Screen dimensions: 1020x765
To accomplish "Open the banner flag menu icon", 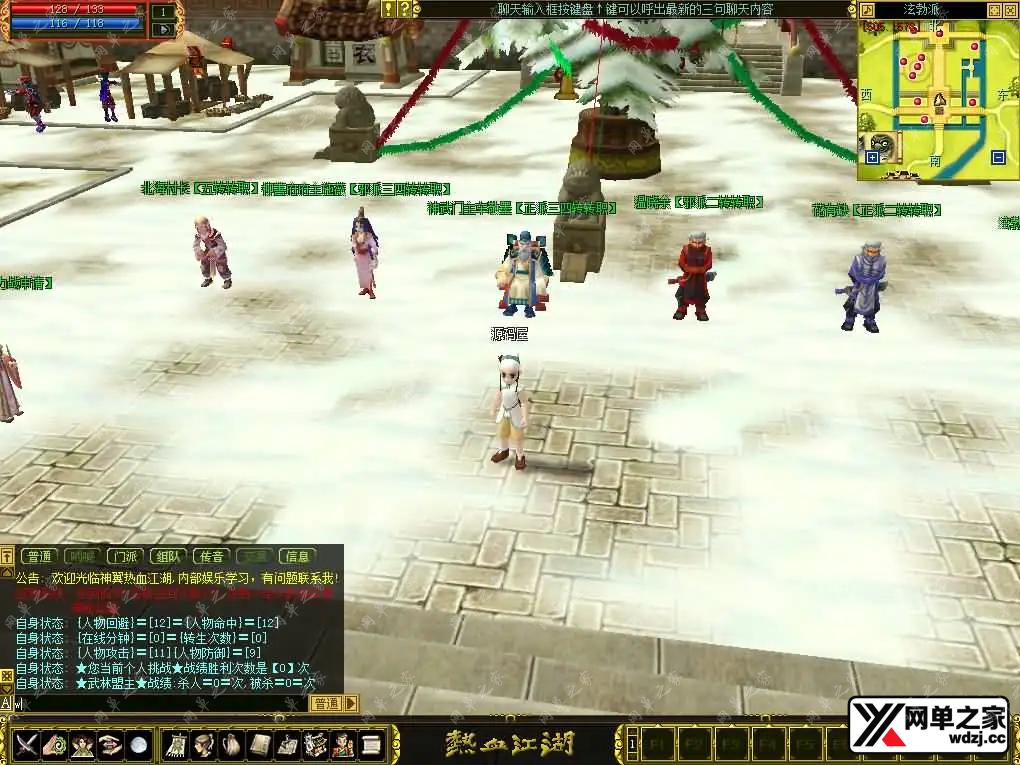I will tap(177, 744).
